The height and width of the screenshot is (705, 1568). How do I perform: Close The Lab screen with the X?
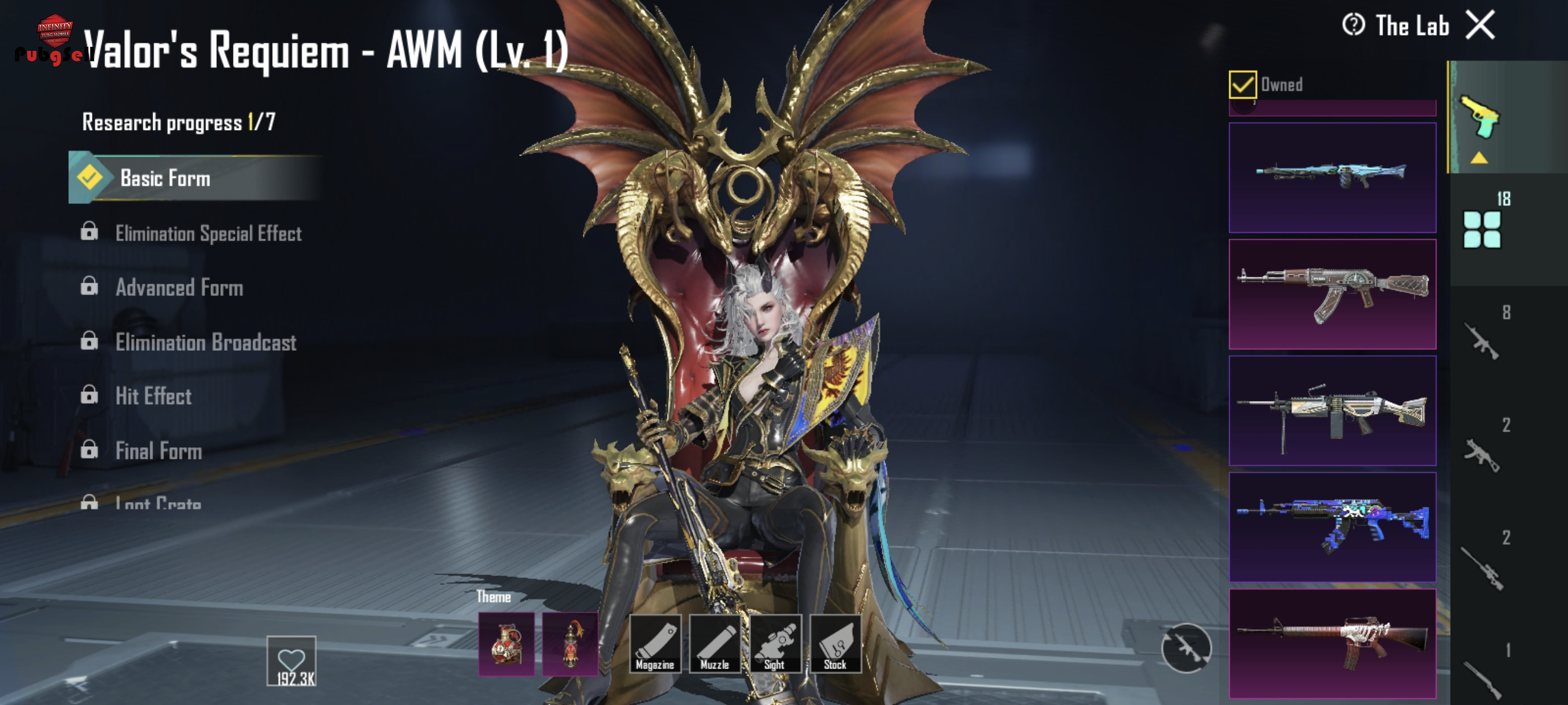[1480, 25]
